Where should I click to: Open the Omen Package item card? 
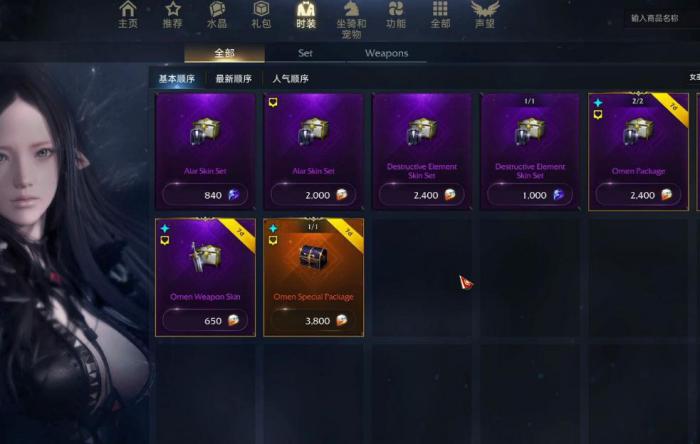click(638, 151)
